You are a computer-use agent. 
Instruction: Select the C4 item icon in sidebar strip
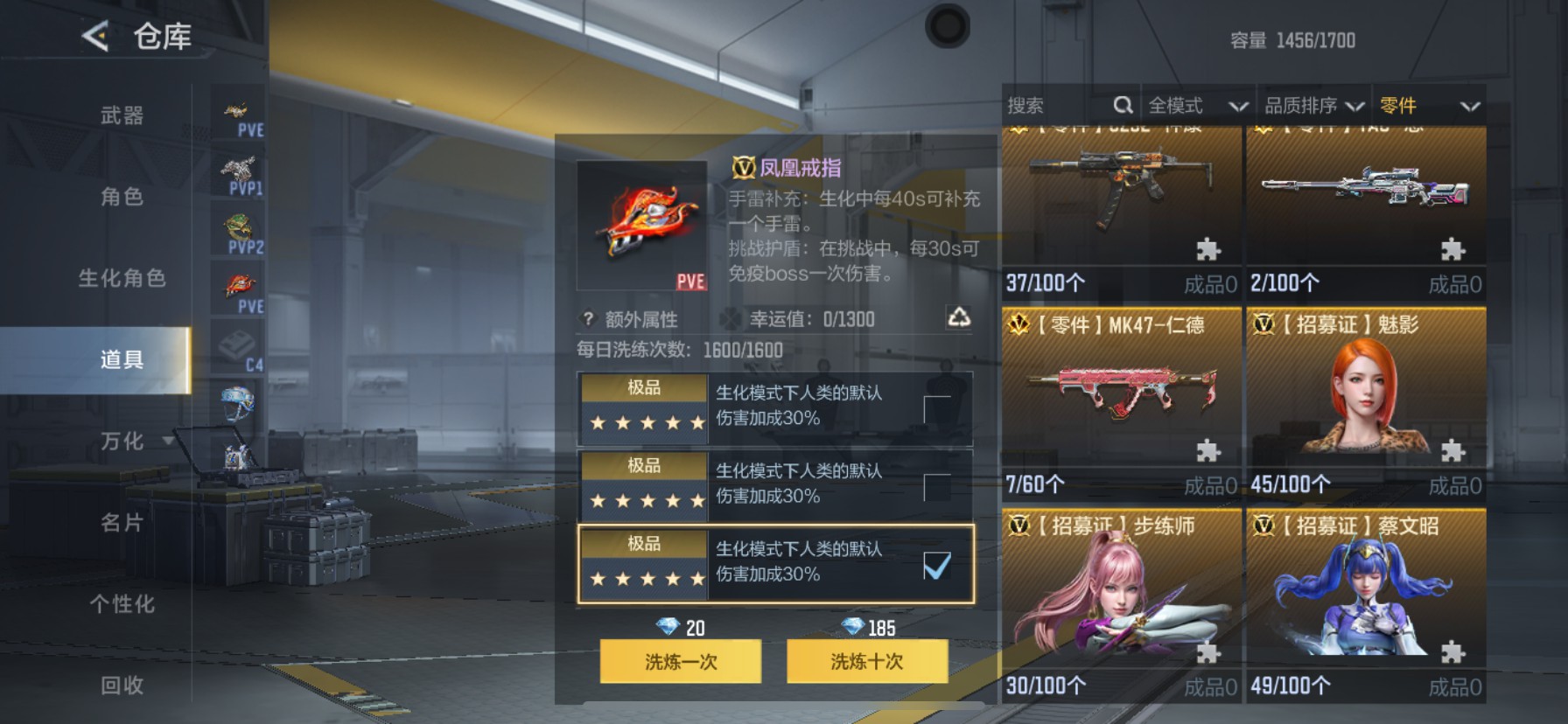pos(236,341)
